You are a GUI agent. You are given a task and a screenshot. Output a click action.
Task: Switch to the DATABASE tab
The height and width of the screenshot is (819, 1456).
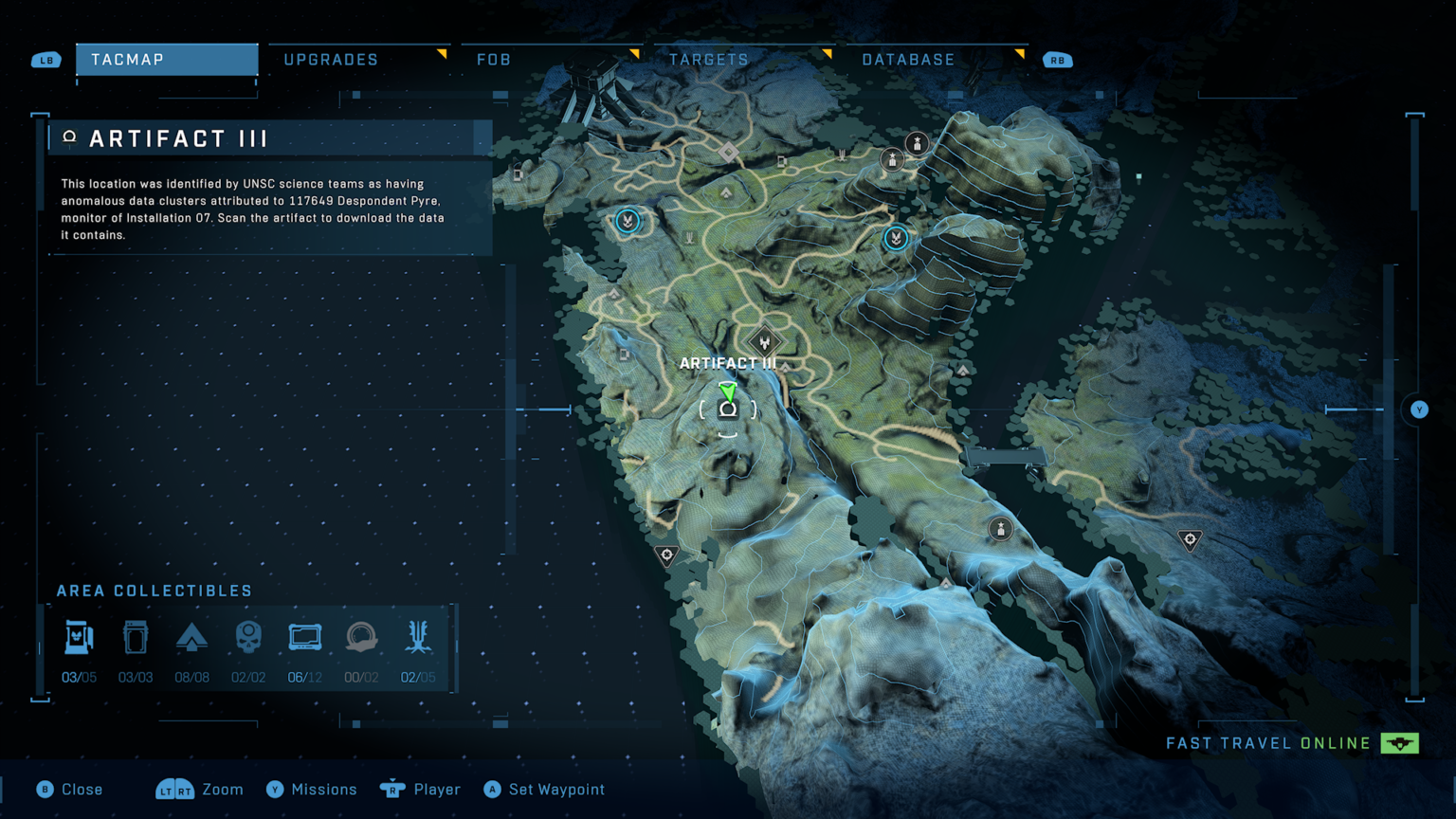pos(907,59)
